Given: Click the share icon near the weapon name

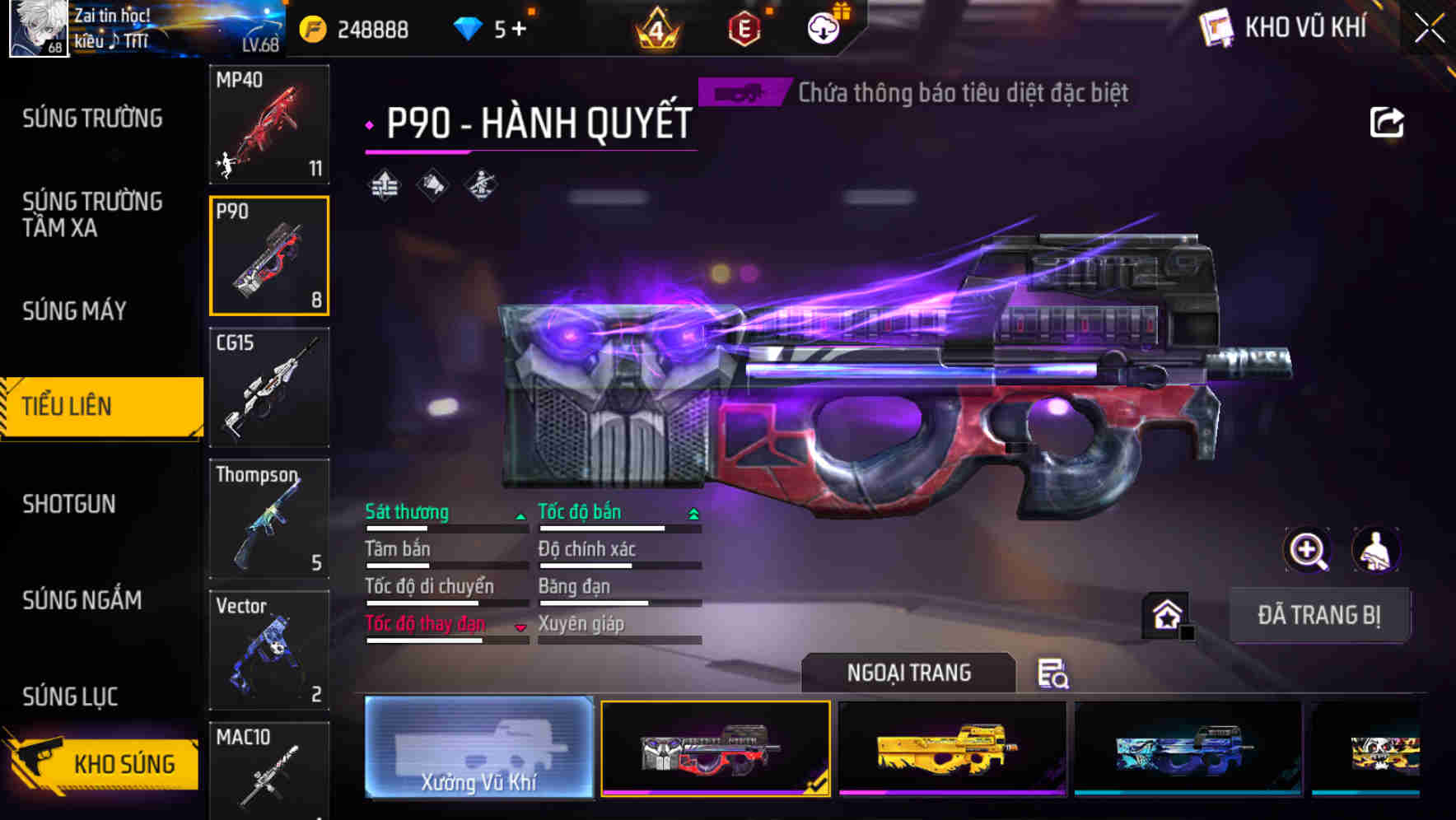Looking at the screenshot, I should [x=1388, y=121].
